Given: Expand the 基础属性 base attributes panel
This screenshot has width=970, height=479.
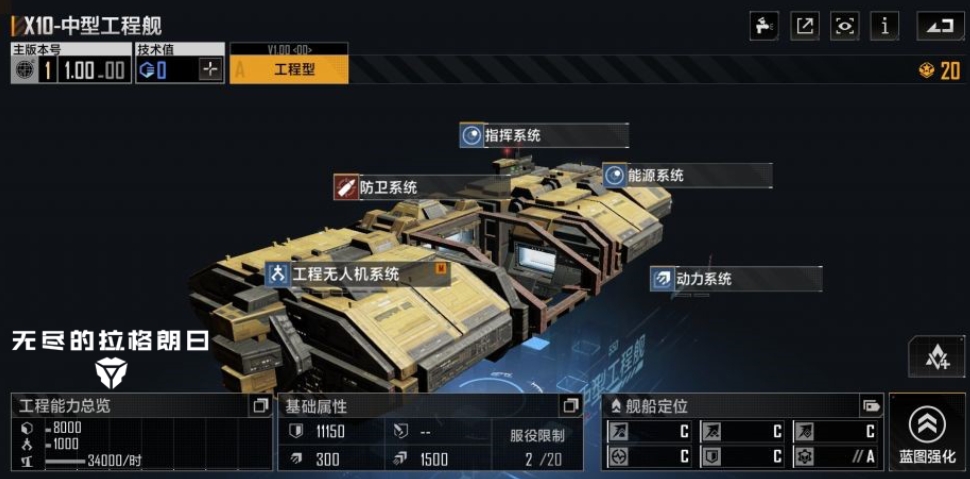Looking at the screenshot, I should click(x=571, y=405).
